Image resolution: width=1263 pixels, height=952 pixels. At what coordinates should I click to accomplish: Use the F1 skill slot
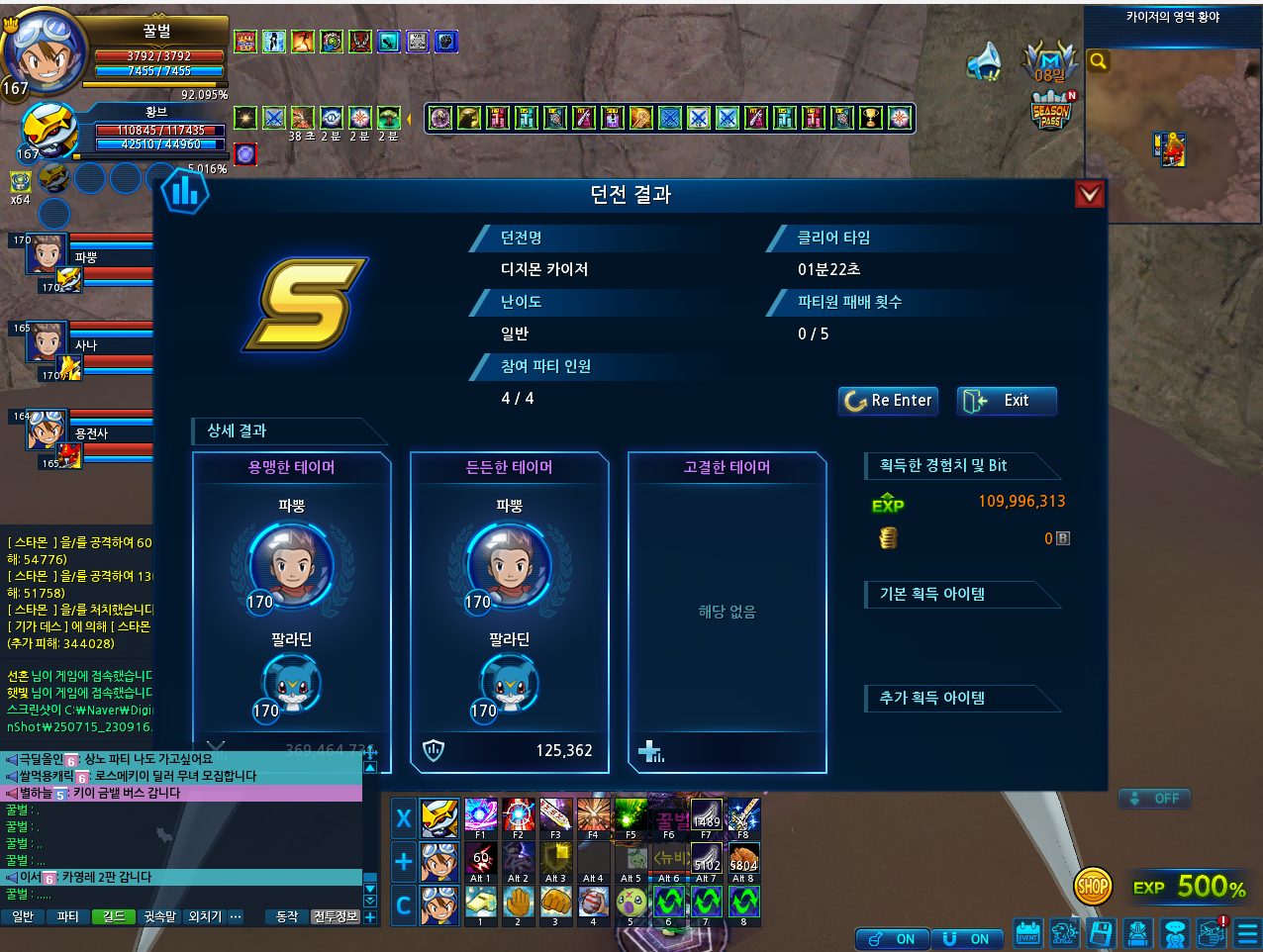pos(481,815)
